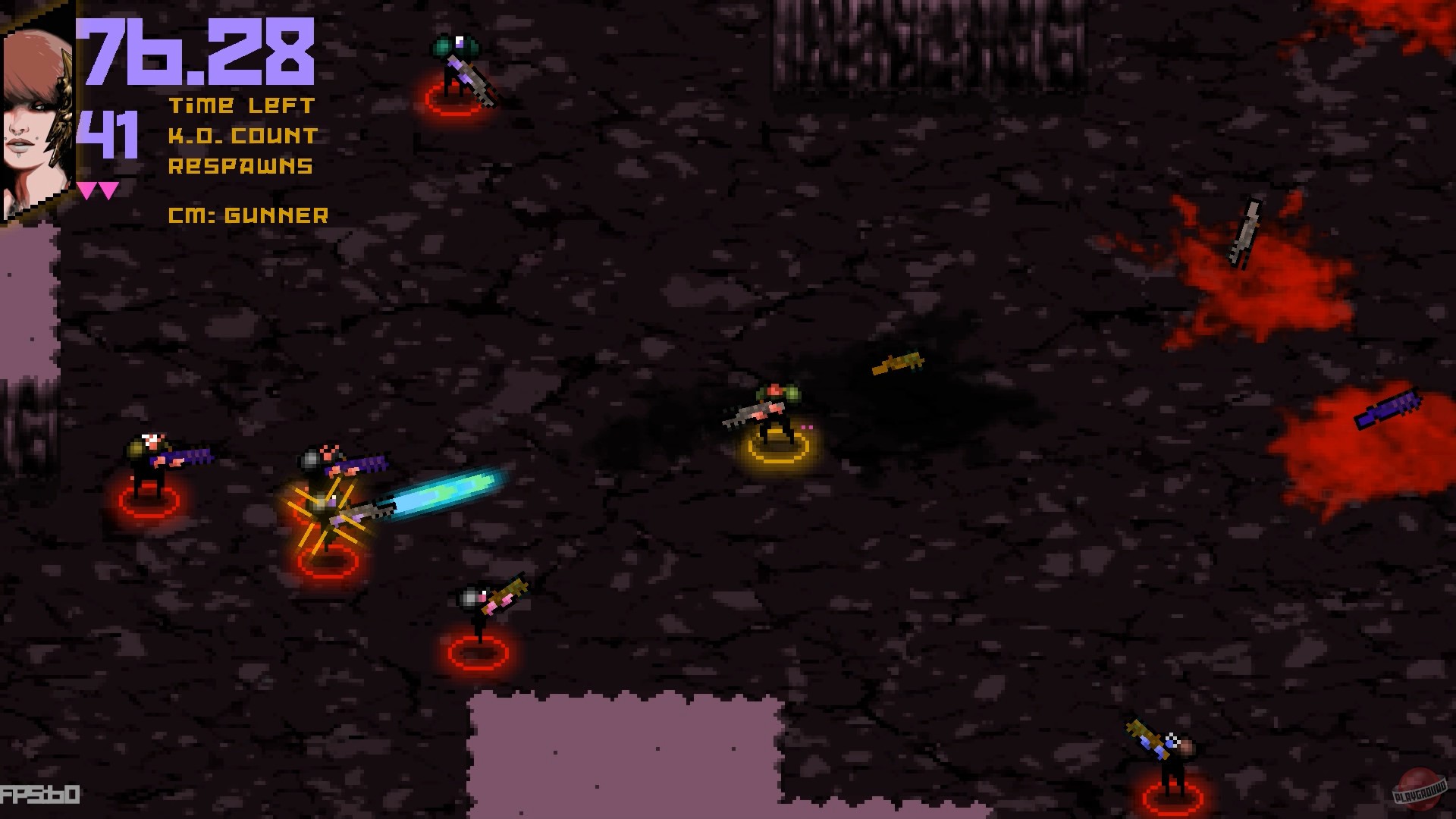
Task: Expand the TIME LEFT readout
Action: [243, 106]
